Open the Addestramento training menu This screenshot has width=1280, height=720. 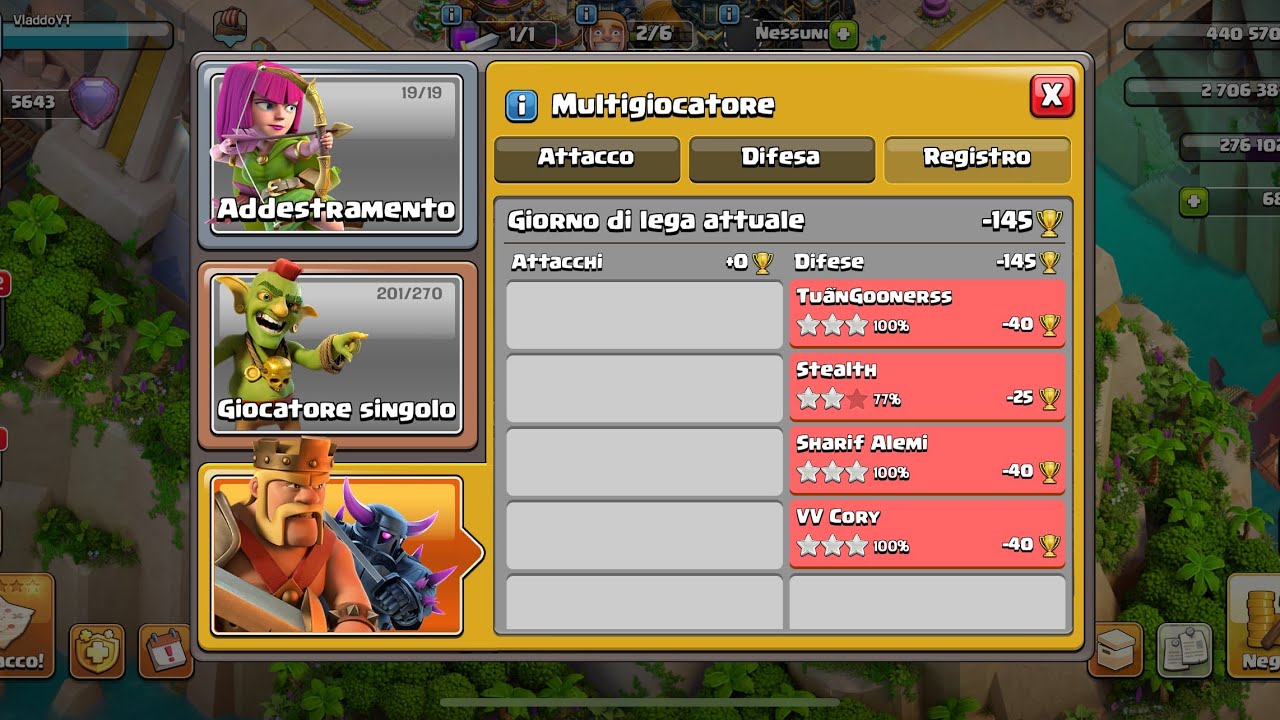point(336,155)
